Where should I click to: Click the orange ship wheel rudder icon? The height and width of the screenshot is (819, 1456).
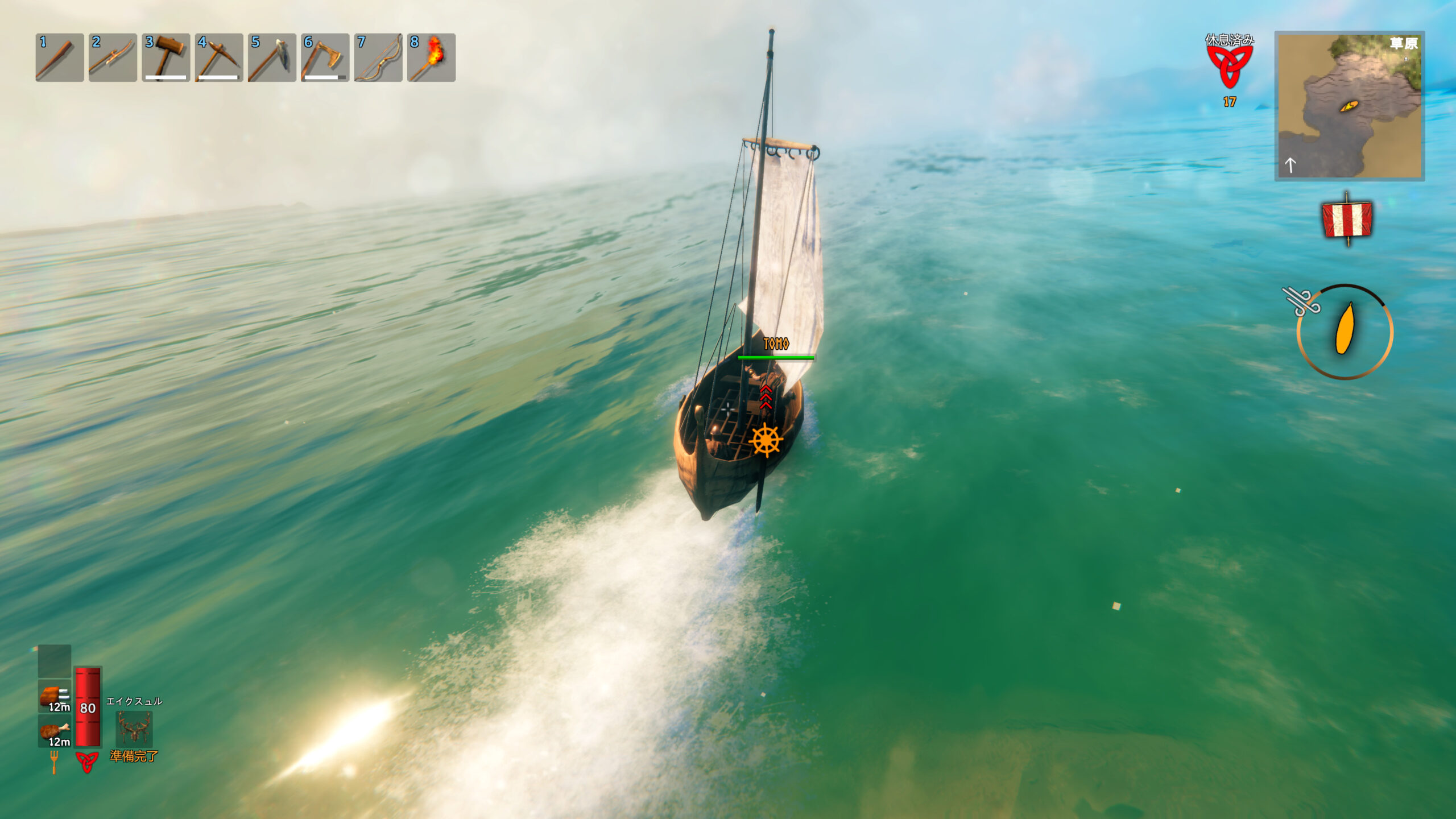tap(766, 440)
